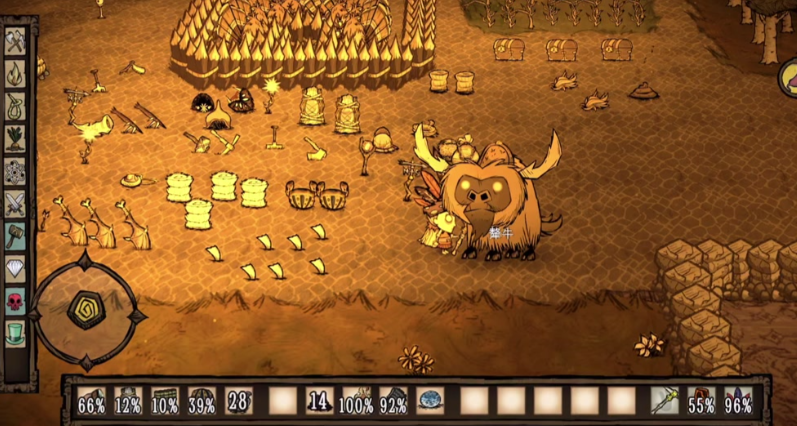Choose the inventory item showing 39%
This screenshot has width=797, height=426.
(x=202, y=401)
